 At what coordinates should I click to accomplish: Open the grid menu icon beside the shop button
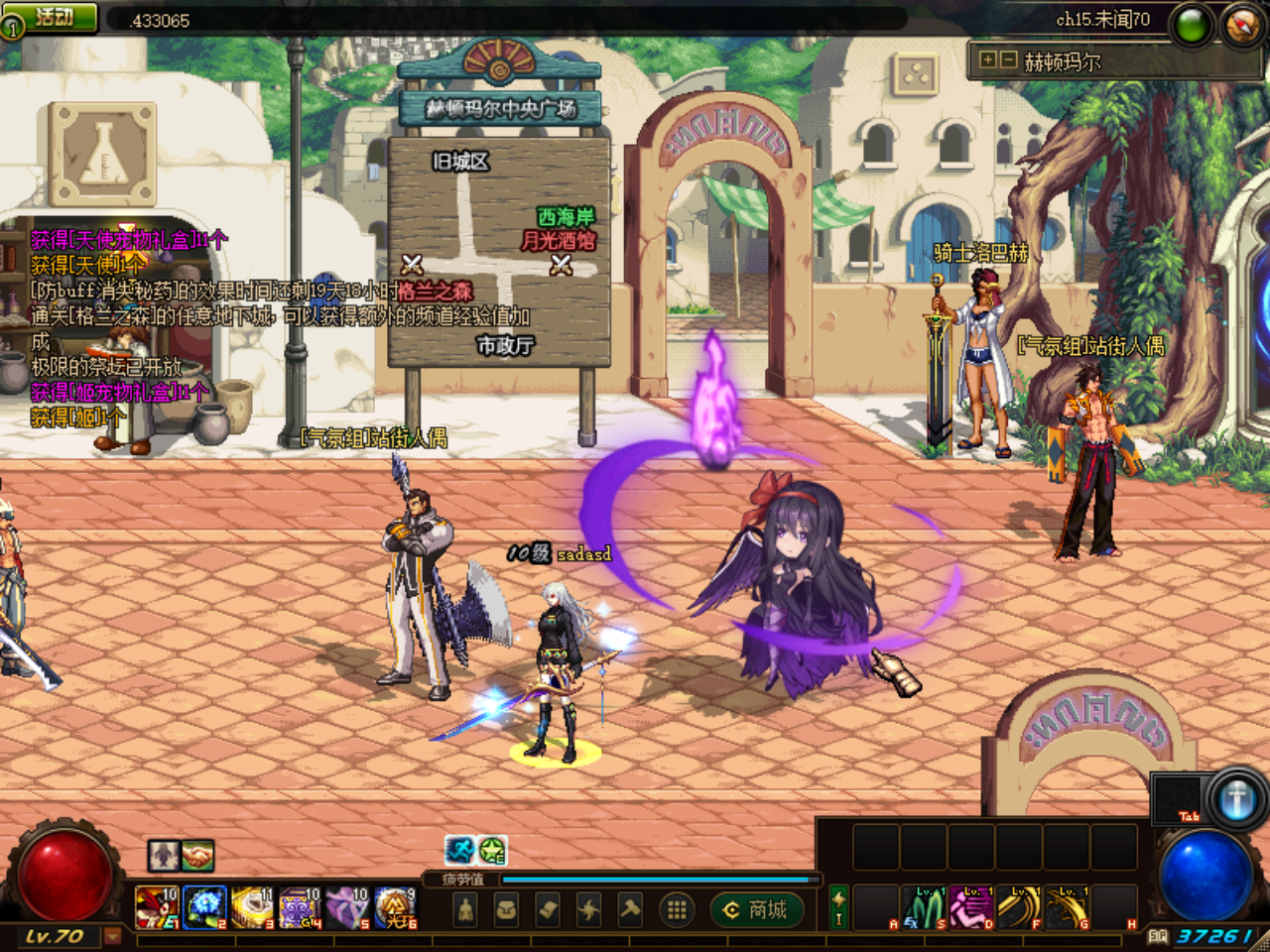click(x=677, y=909)
